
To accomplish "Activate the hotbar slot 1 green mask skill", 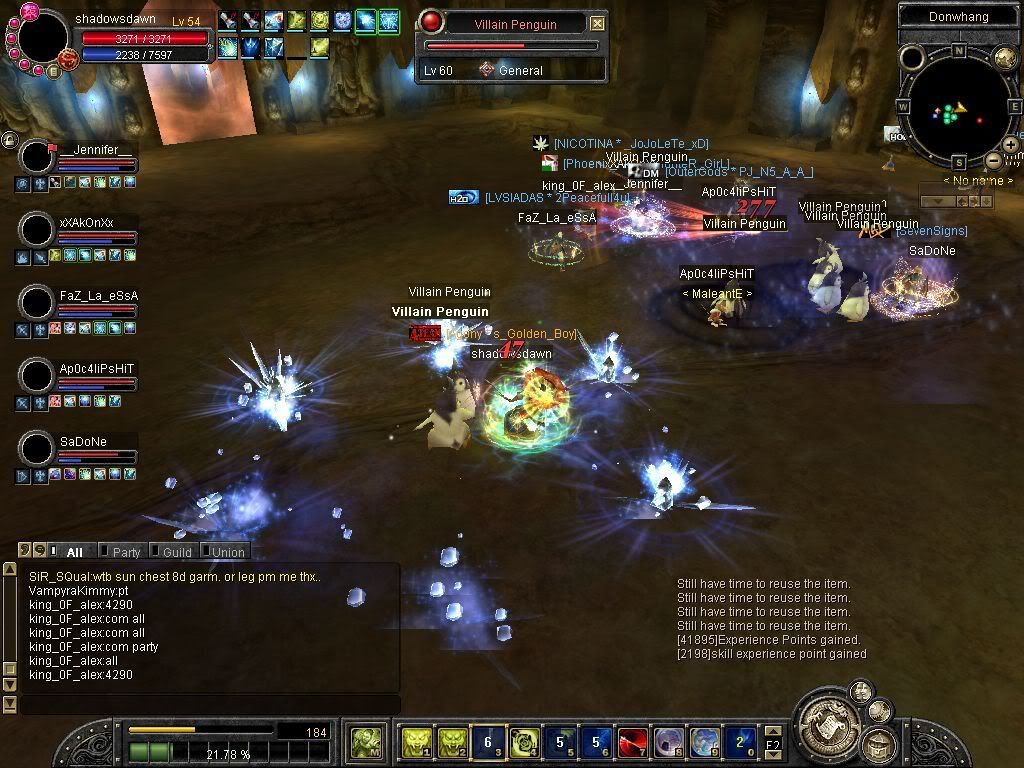I will coord(415,743).
